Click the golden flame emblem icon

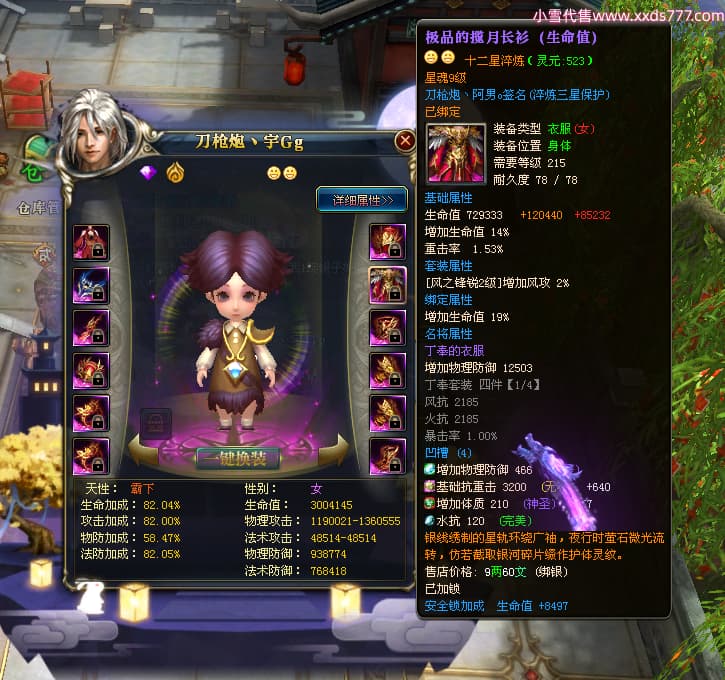coord(174,172)
